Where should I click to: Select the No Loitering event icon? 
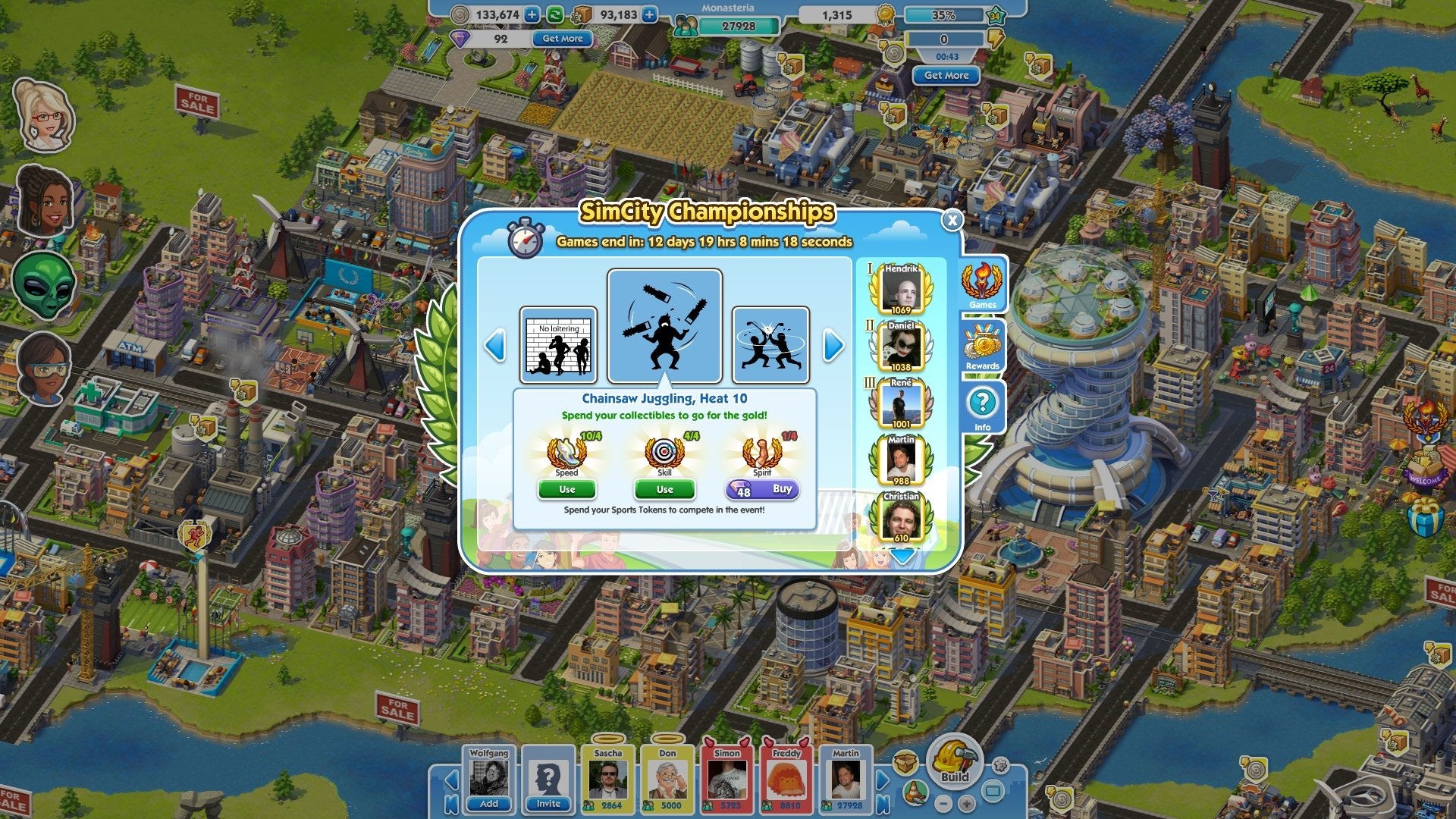(x=556, y=346)
